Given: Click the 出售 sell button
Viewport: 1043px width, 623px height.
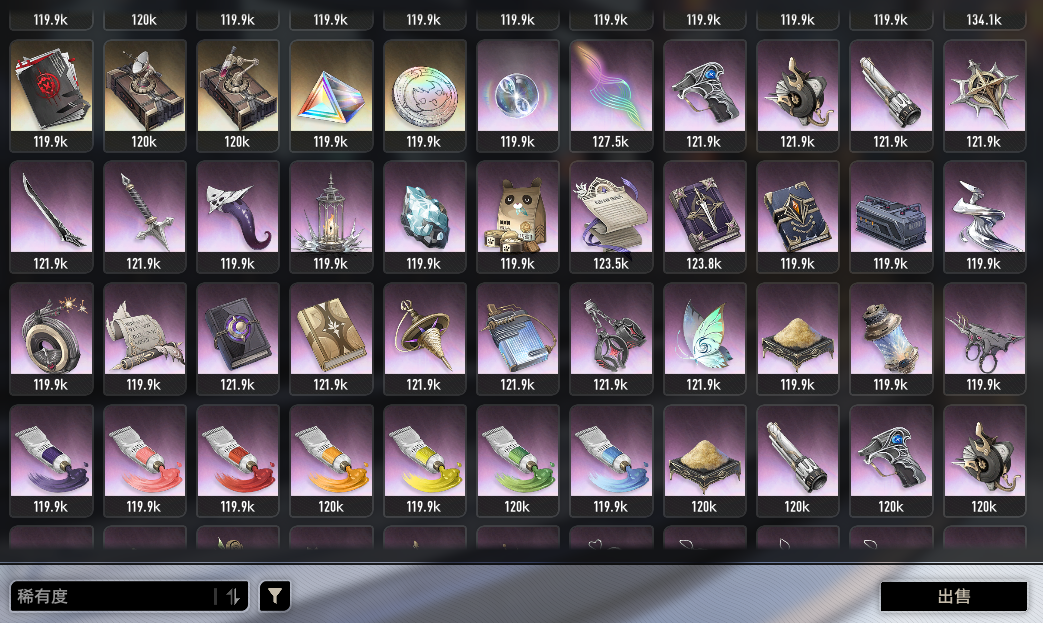Looking at the screenshot, I should point(953,597).
